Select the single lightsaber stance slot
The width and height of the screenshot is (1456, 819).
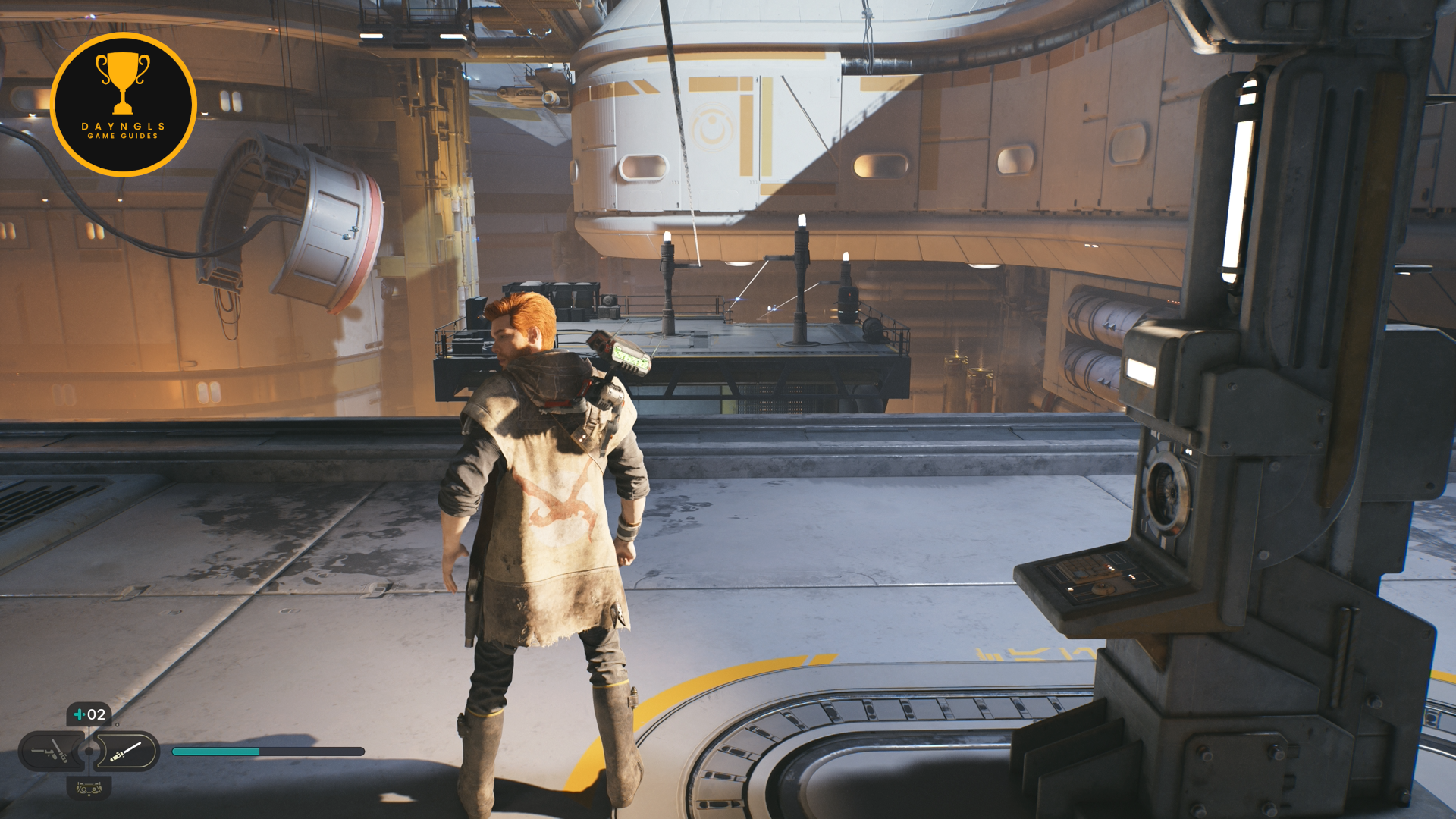coord(126,752)
